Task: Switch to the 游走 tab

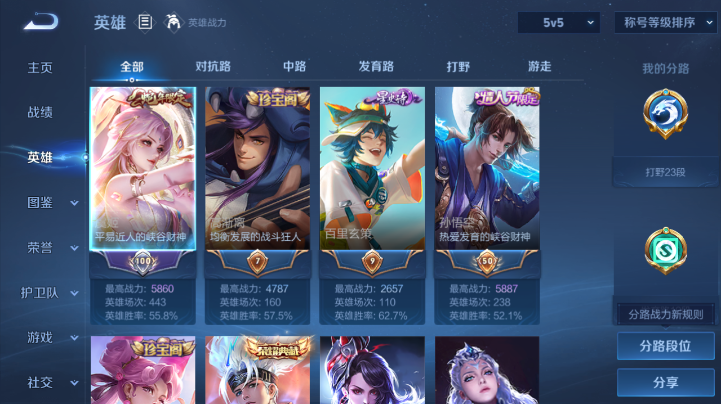Action: pyautogui.click(x=539, y=67)
